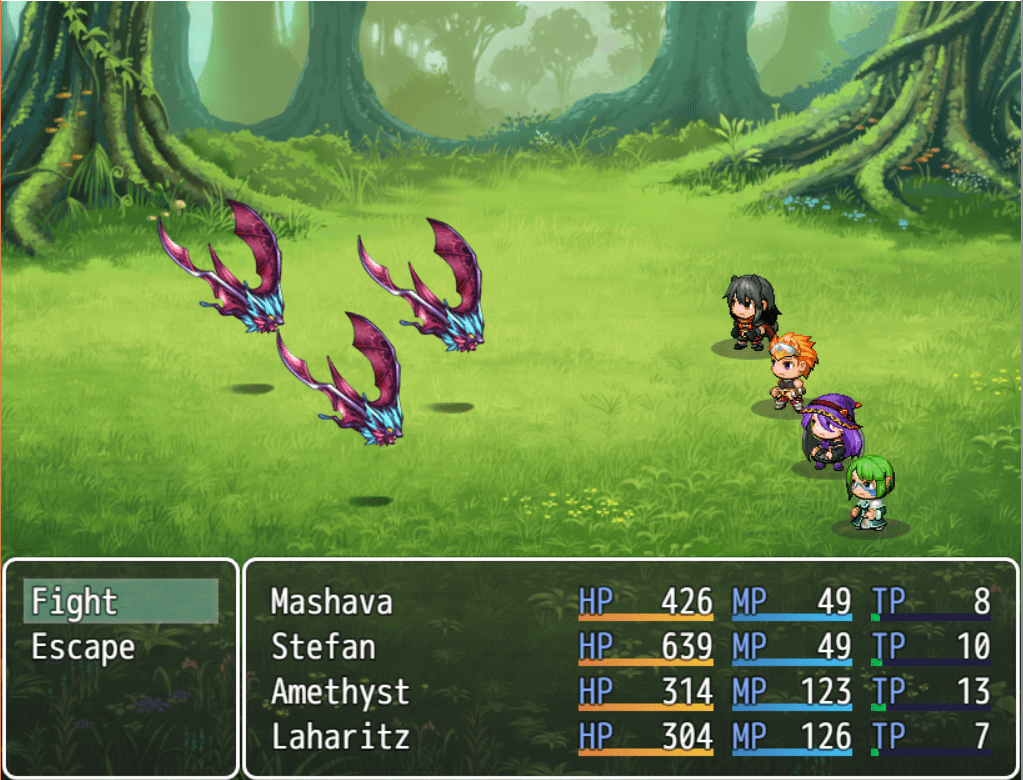Choose Escape from the battle menu

pyautogui.click(x=120, y=647)
